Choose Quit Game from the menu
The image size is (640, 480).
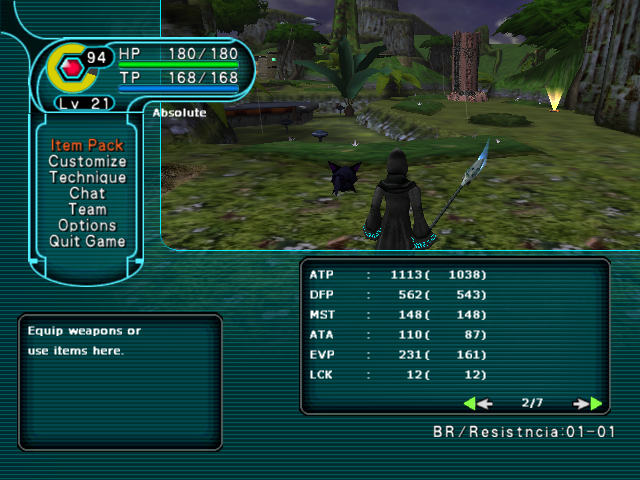point(87,242)
